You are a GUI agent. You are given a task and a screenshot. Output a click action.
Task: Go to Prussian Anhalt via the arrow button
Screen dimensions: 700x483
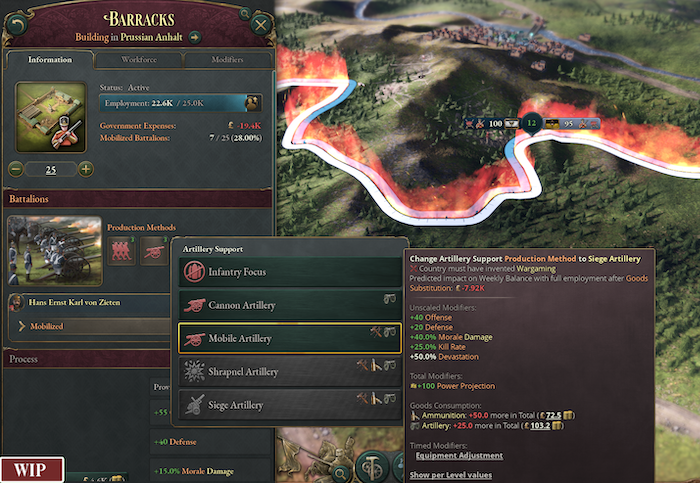click(x=195, y=38)
